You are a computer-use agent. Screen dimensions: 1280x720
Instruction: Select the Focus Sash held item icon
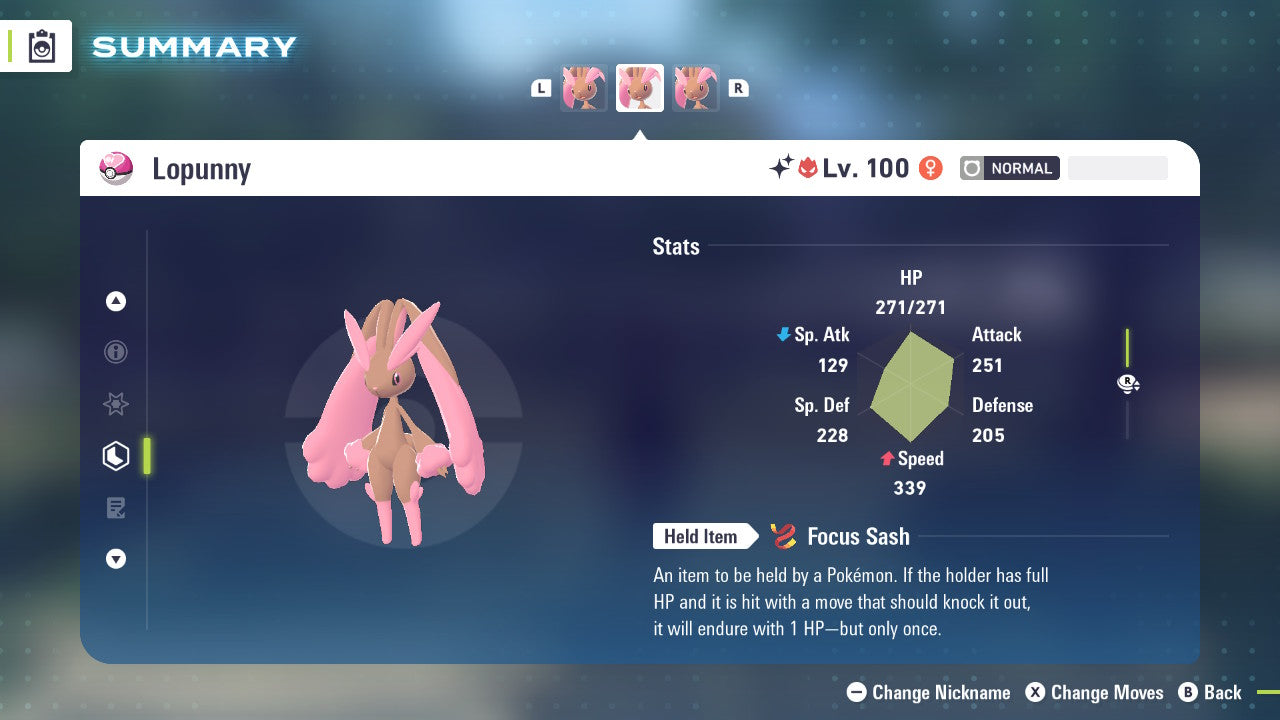(786, 536)
